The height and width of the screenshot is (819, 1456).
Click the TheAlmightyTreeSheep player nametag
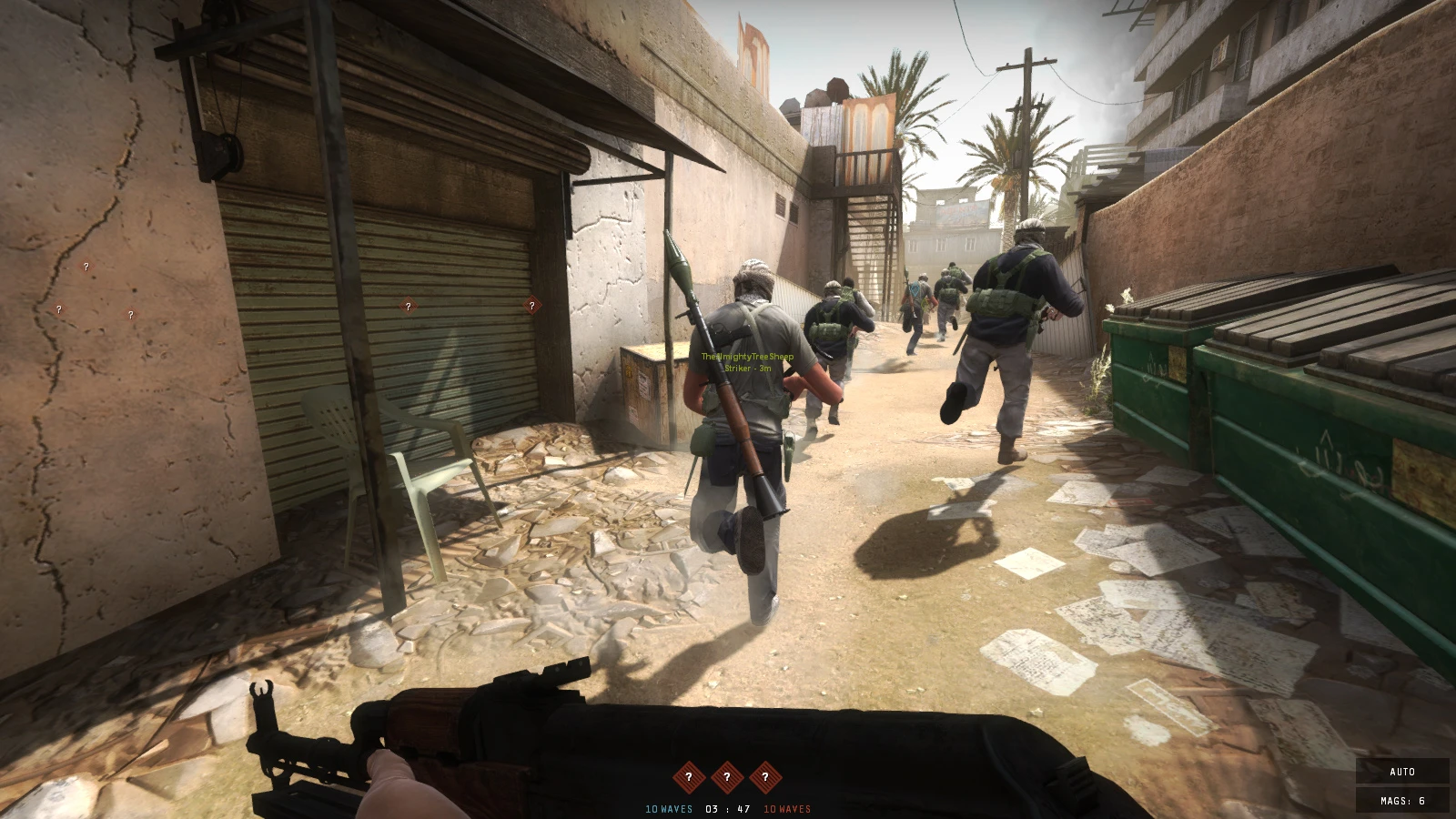point(748,358)
